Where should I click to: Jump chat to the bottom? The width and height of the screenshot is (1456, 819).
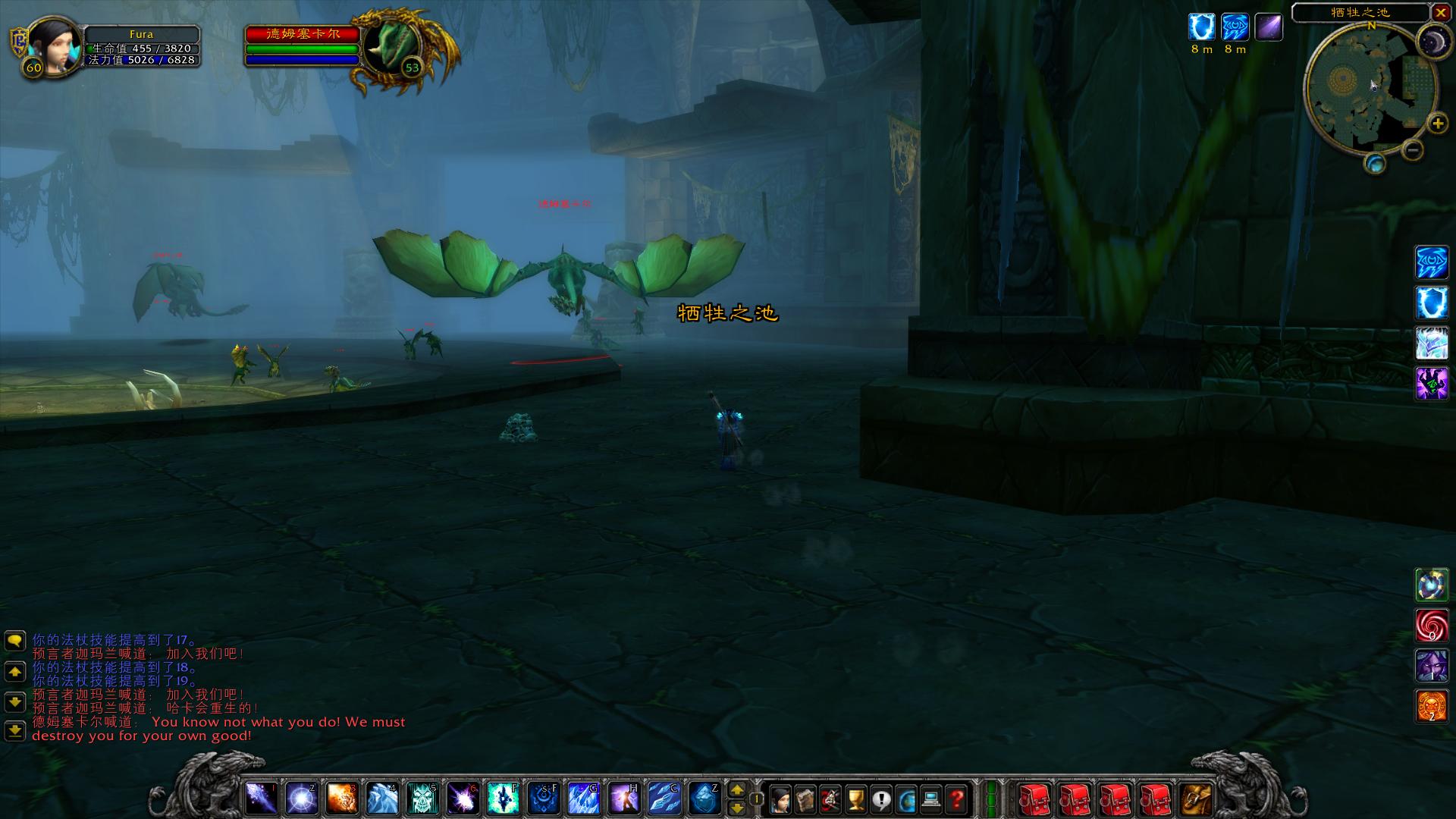tap(15, 731)
